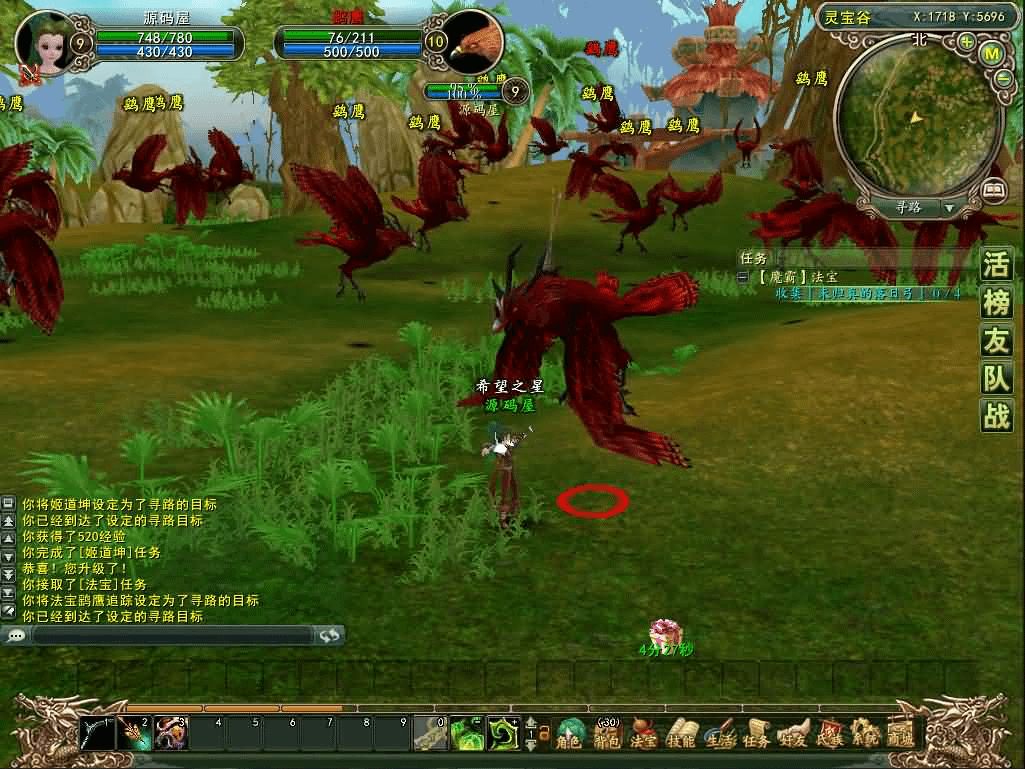Open the 榜 rankings side button
1025x769 pixels.
(x=996, y=304)
